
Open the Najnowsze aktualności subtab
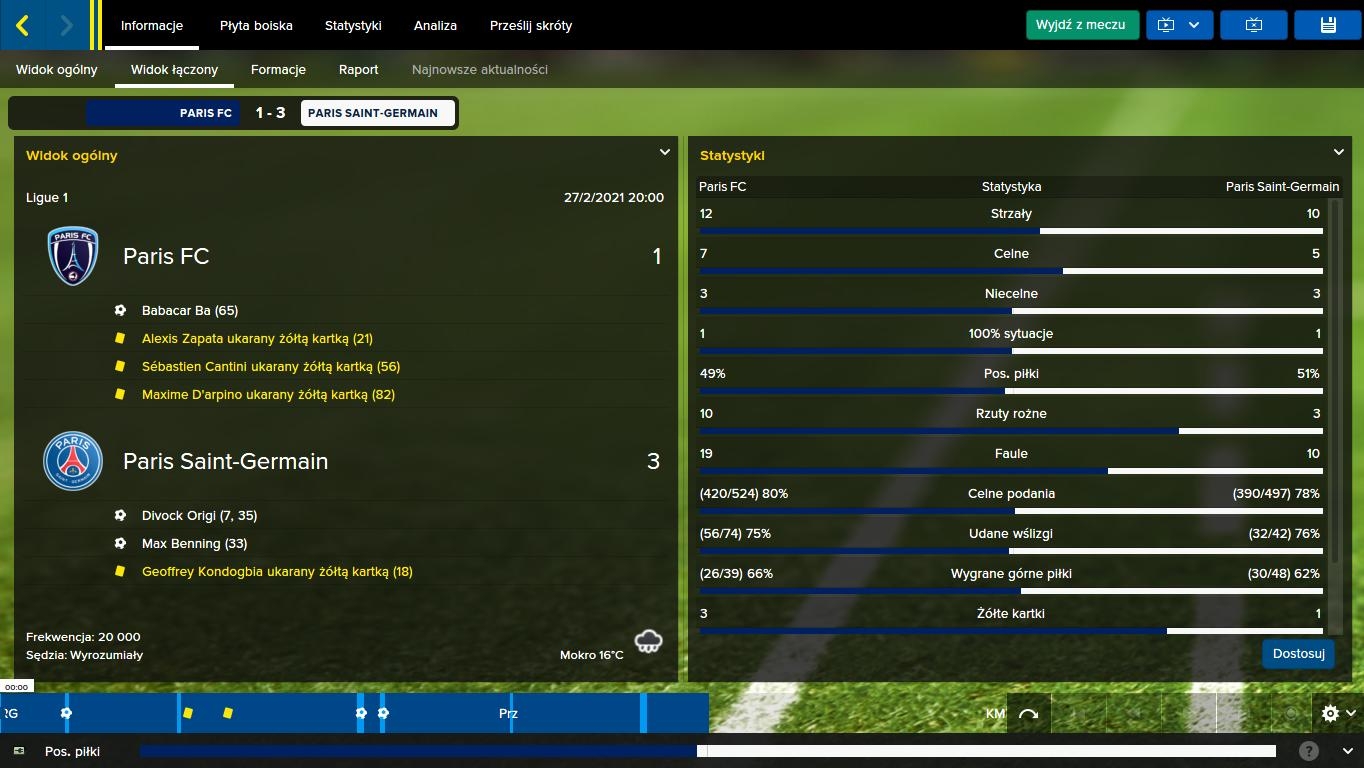pyautogui.click(x=480, y=70)
